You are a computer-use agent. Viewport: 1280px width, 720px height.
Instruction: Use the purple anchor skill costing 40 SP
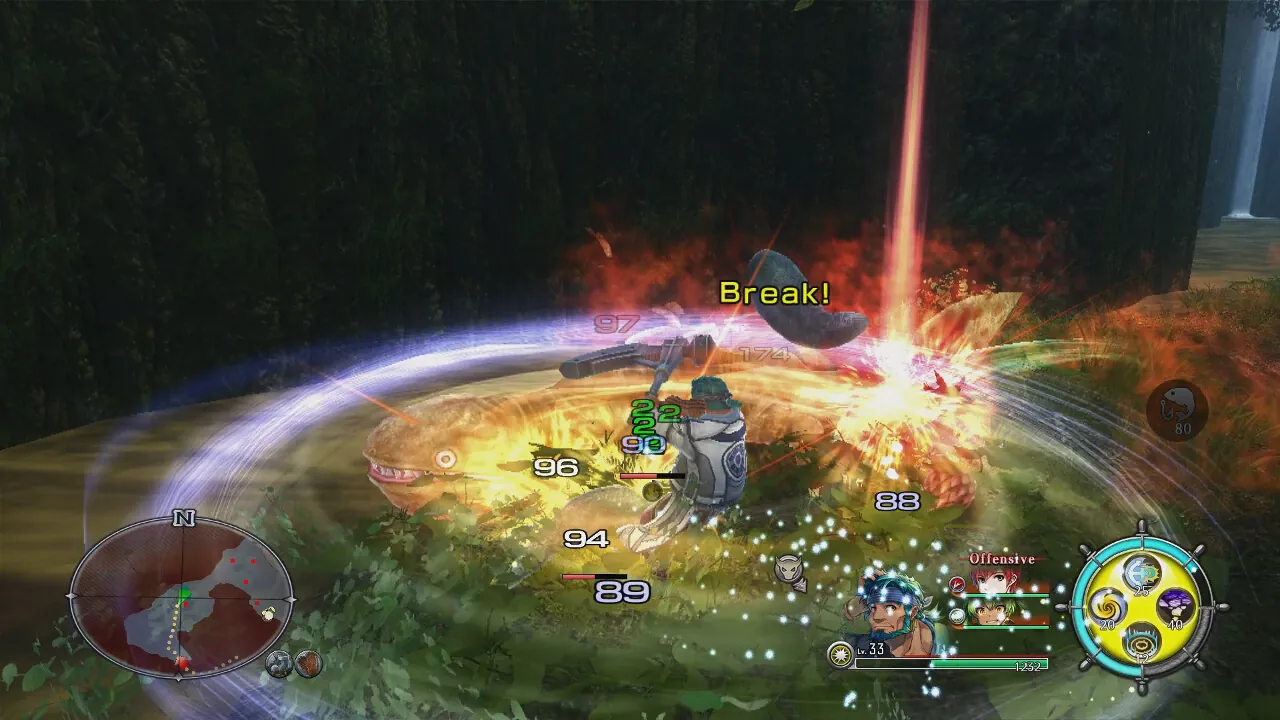tap(1174, 605)
